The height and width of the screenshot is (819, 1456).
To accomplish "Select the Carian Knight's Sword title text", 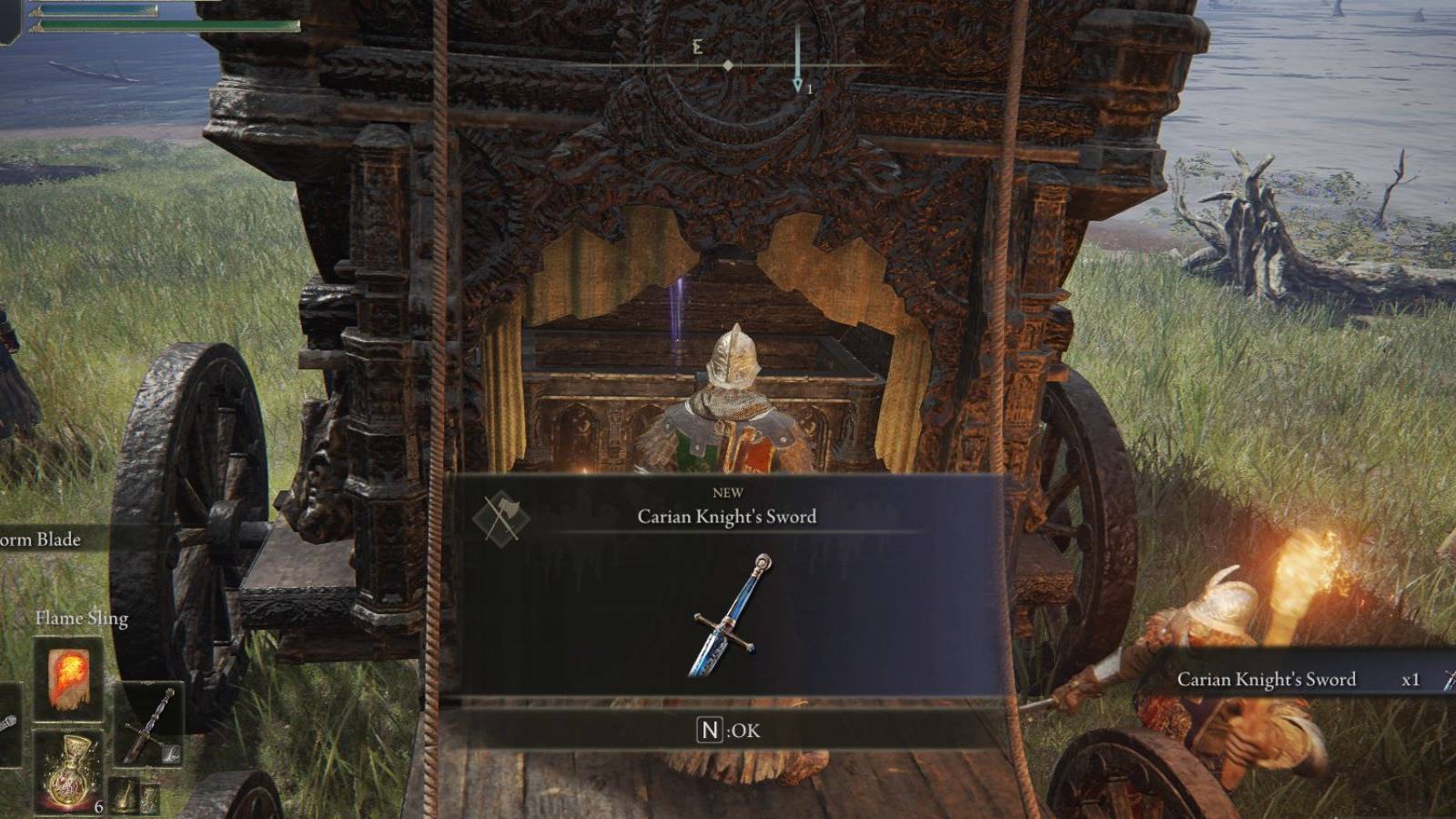I will (728, 516).
